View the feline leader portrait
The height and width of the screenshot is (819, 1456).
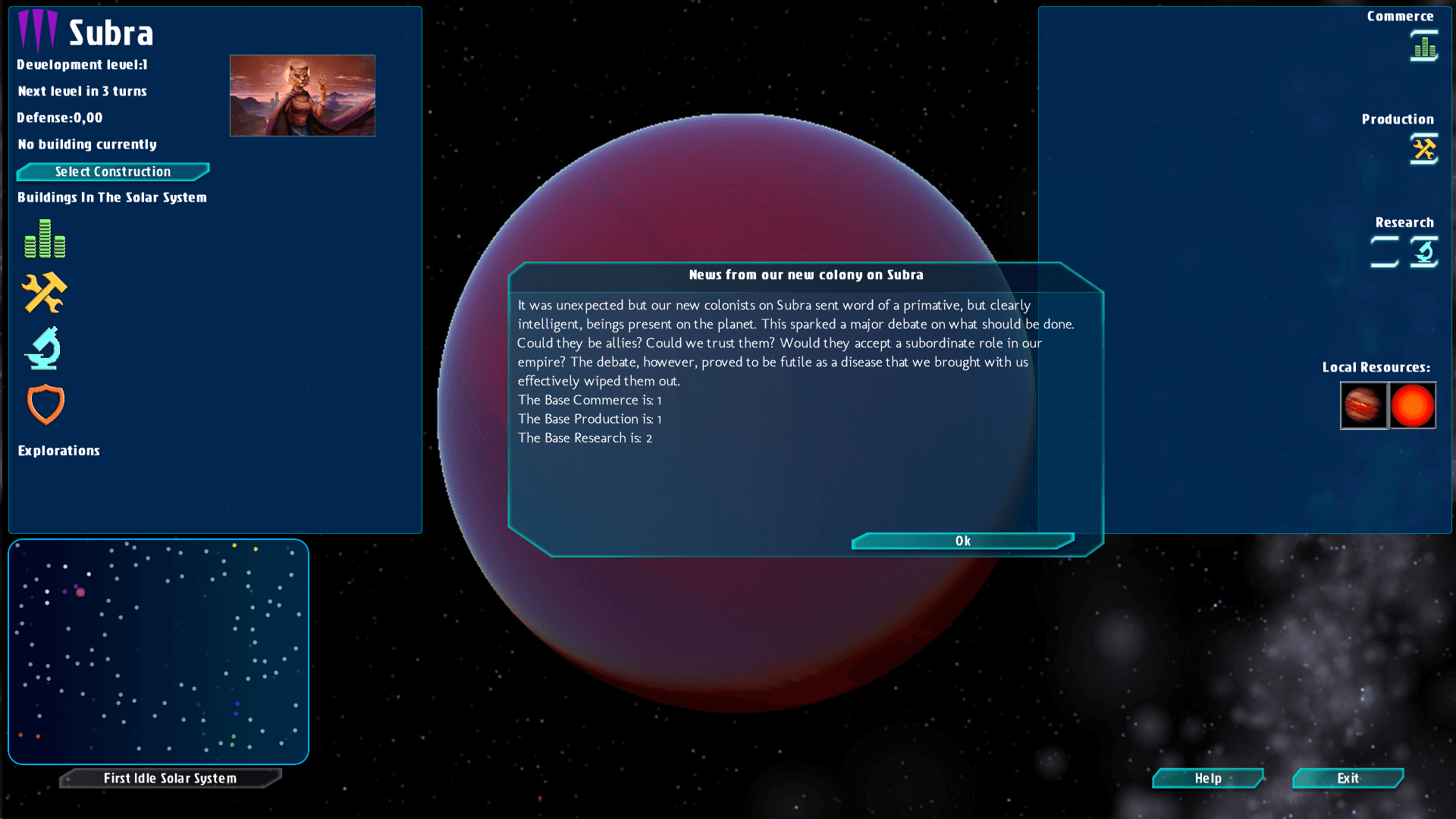302,96
